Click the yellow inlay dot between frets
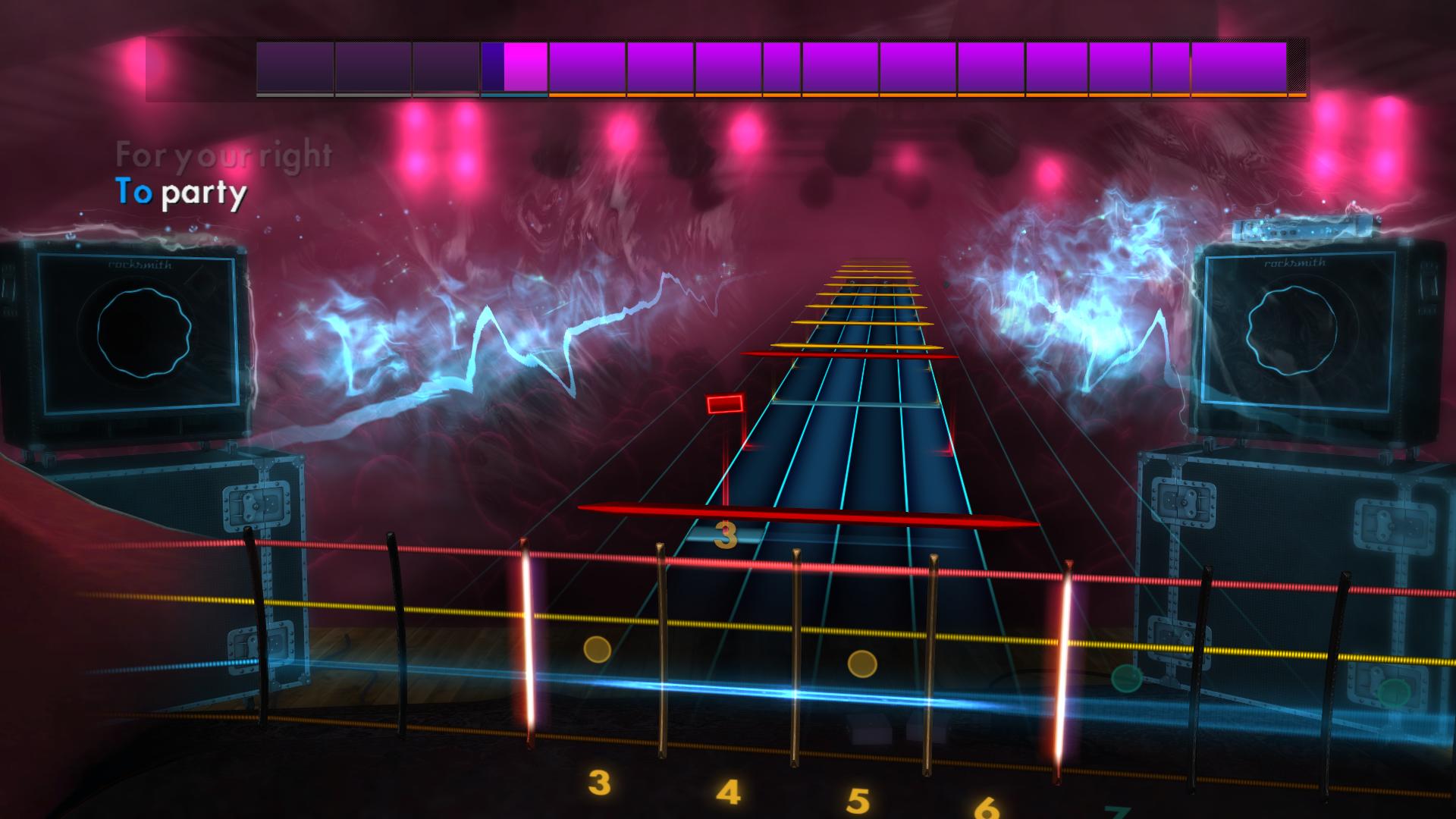1456x819 pixels. pyautogui.click(x=598, y=648)
